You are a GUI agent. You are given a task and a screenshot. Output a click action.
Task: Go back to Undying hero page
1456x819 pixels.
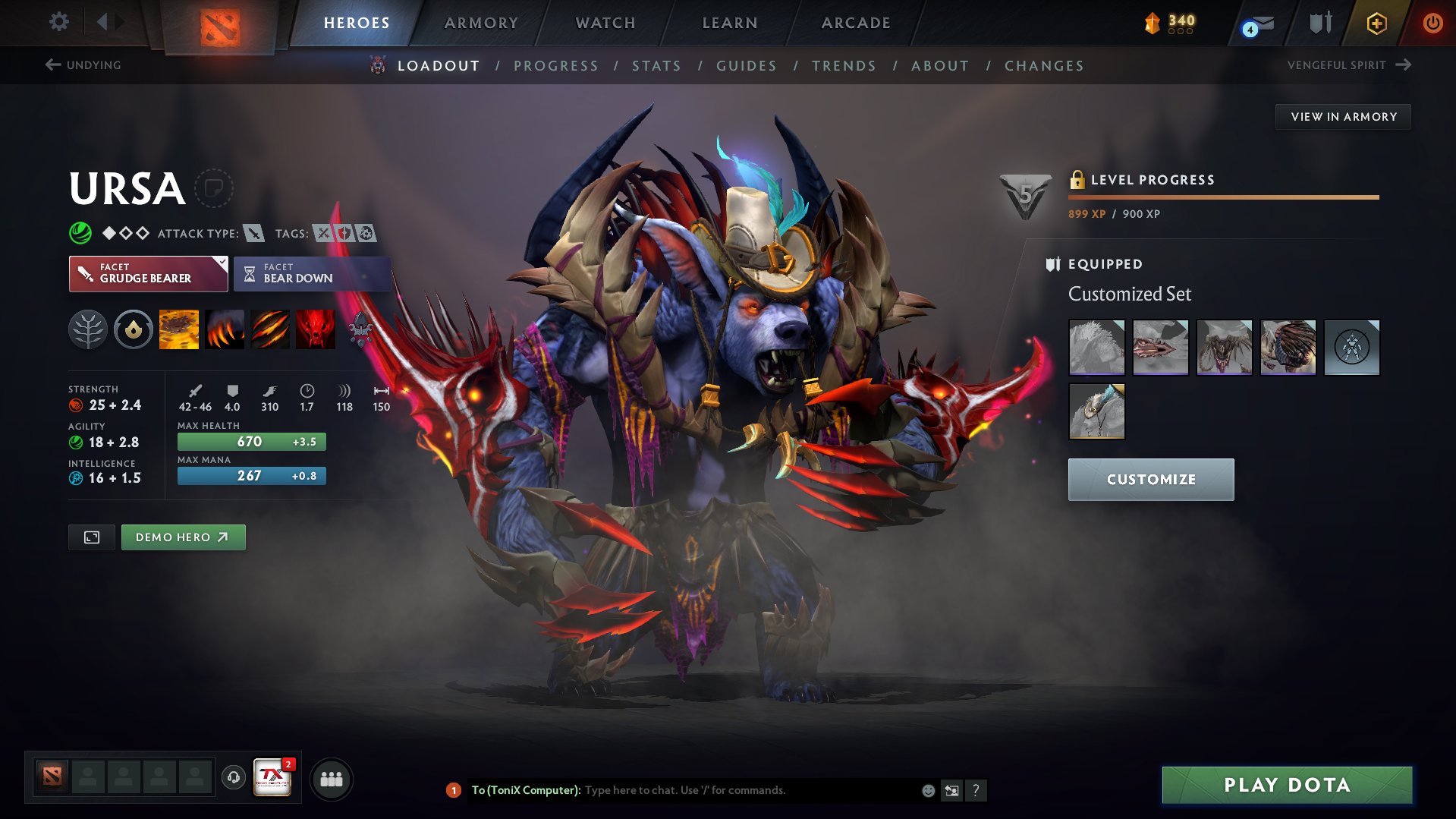pos(84,65)
